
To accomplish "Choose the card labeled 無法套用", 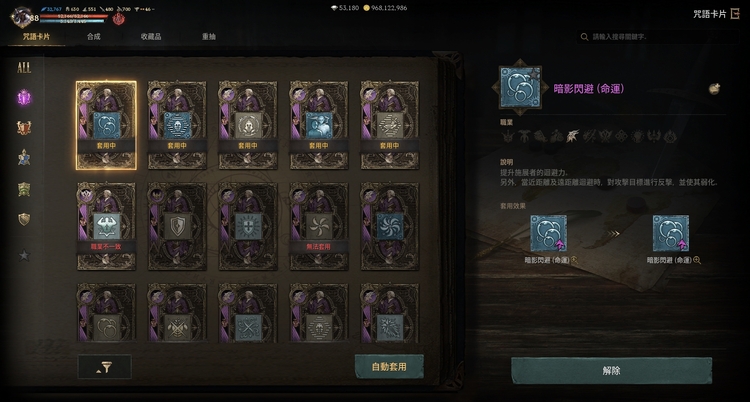I will pyautogui.click(x=319, y=225).
